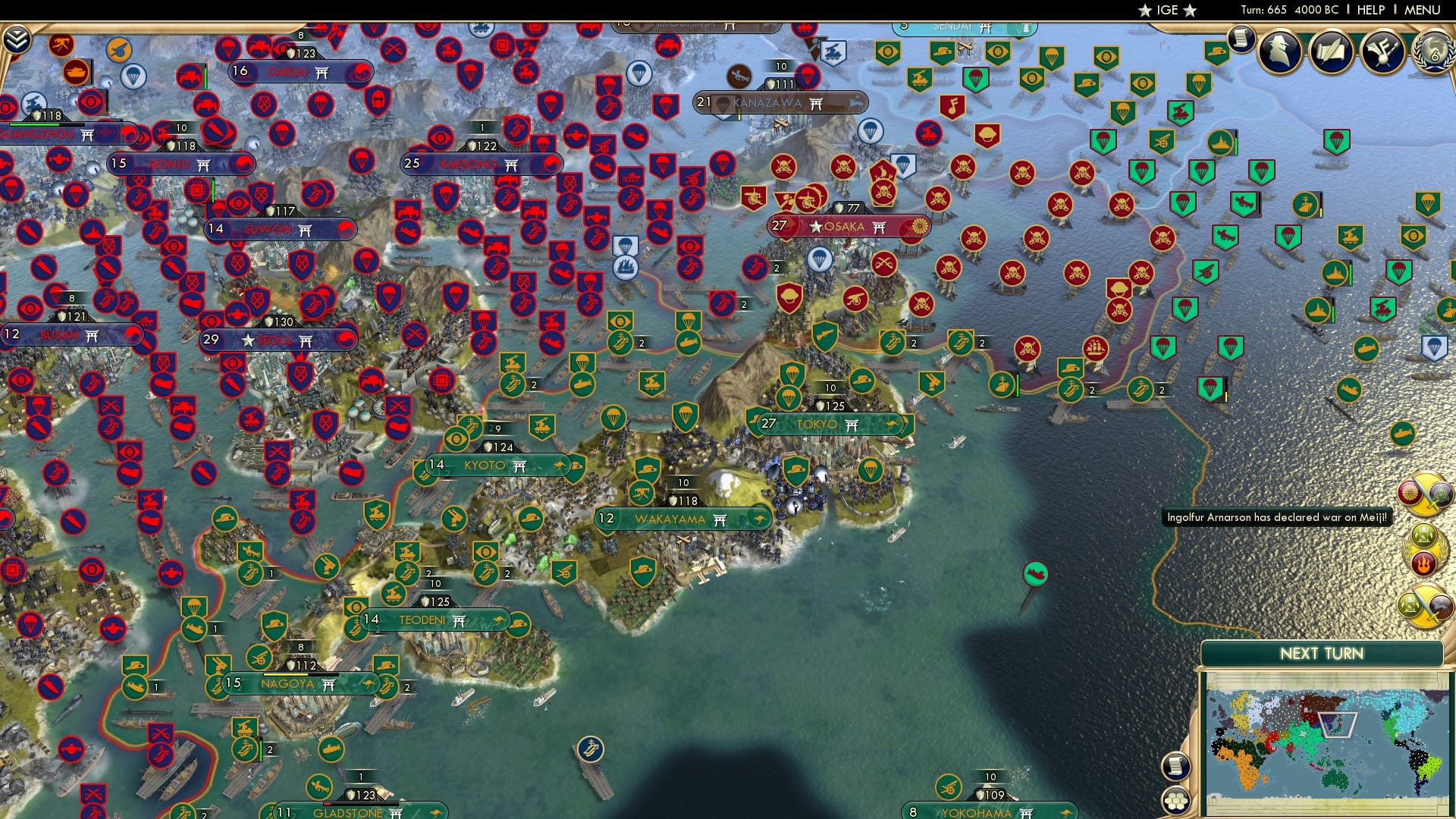
Task: Toggle Strategic View with the hex grid icon
Action: pyautogui.click(x=1175, y=802)
